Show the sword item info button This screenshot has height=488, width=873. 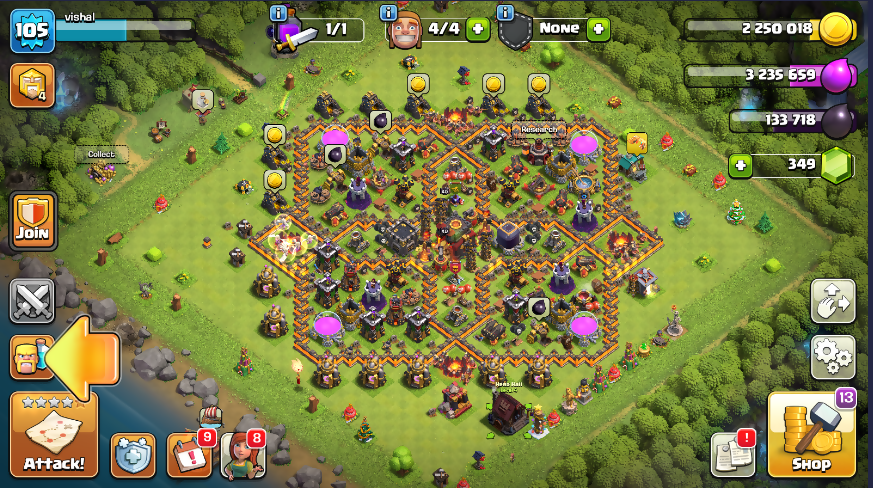[279, 12]
